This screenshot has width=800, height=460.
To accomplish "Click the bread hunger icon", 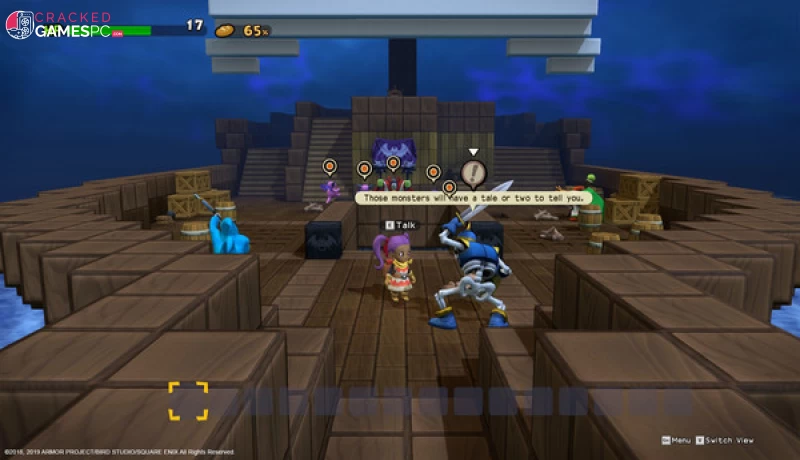I will pos(226,31).
